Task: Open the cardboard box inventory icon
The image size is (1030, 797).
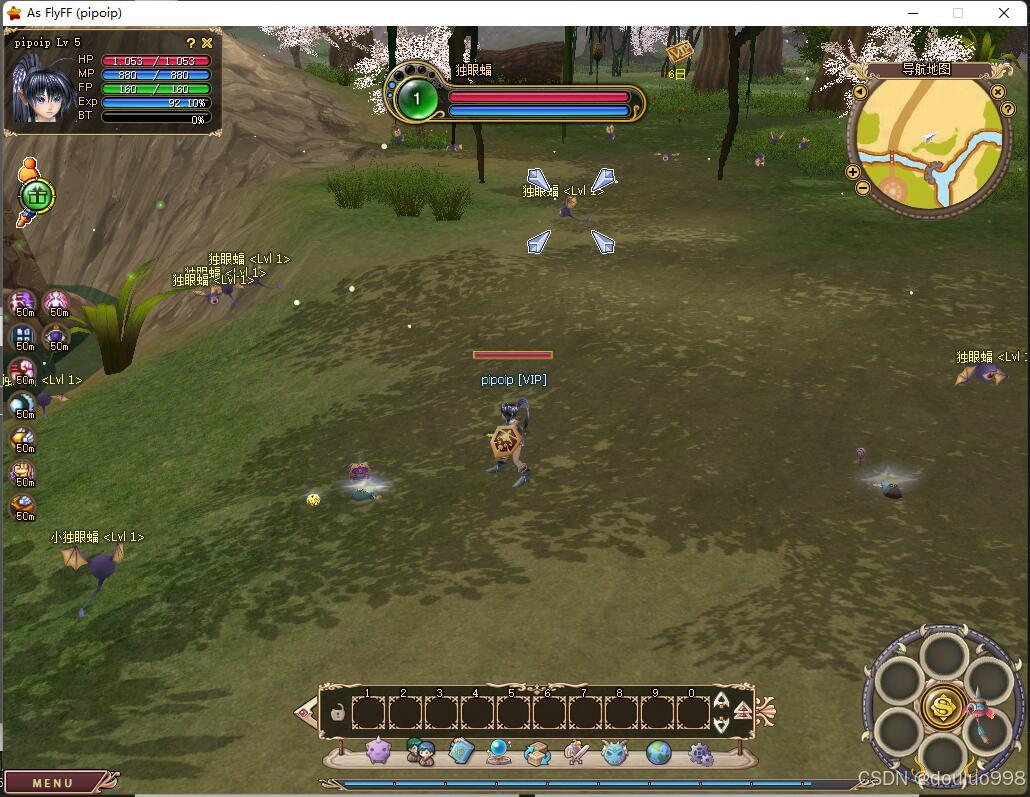Action: [537, 752]
